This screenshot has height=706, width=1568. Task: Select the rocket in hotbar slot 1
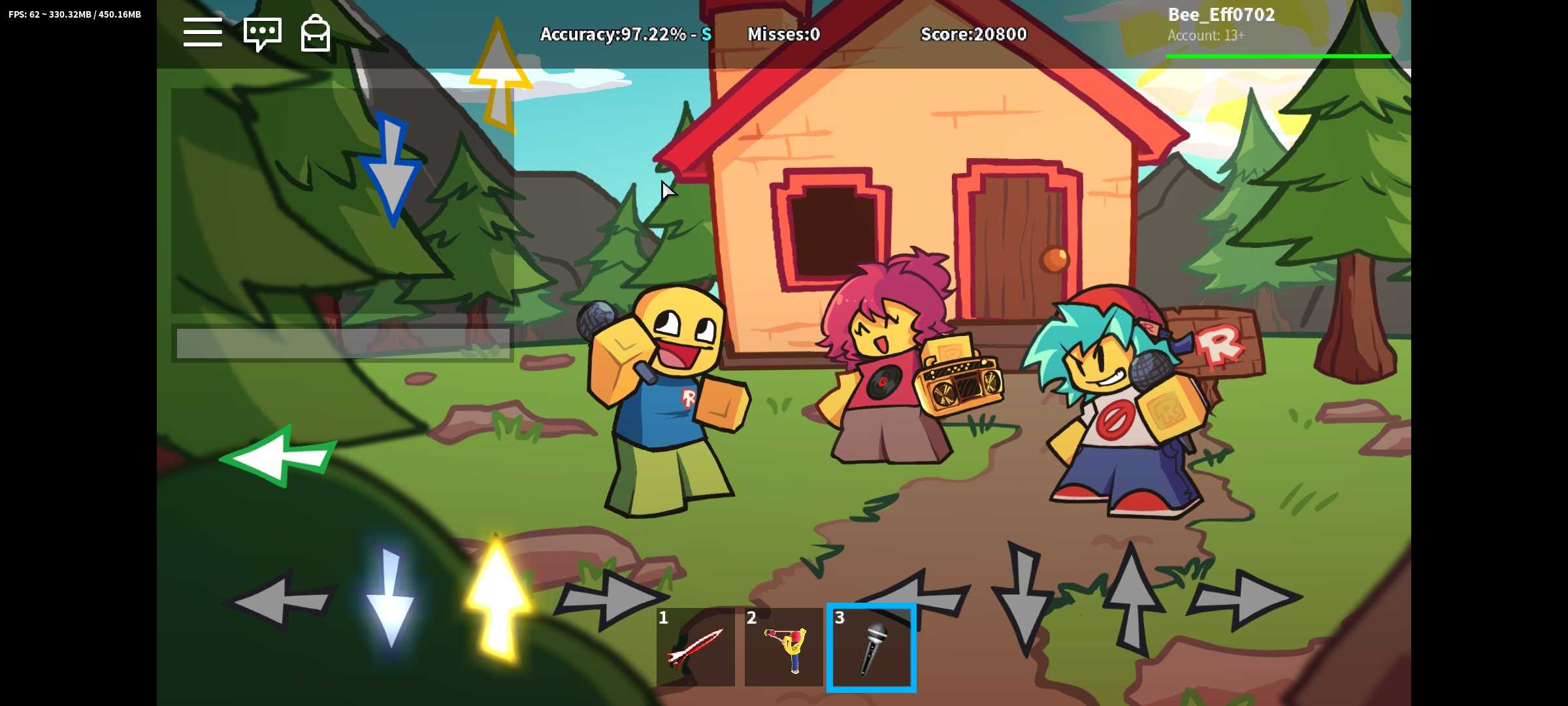[695, 647]
